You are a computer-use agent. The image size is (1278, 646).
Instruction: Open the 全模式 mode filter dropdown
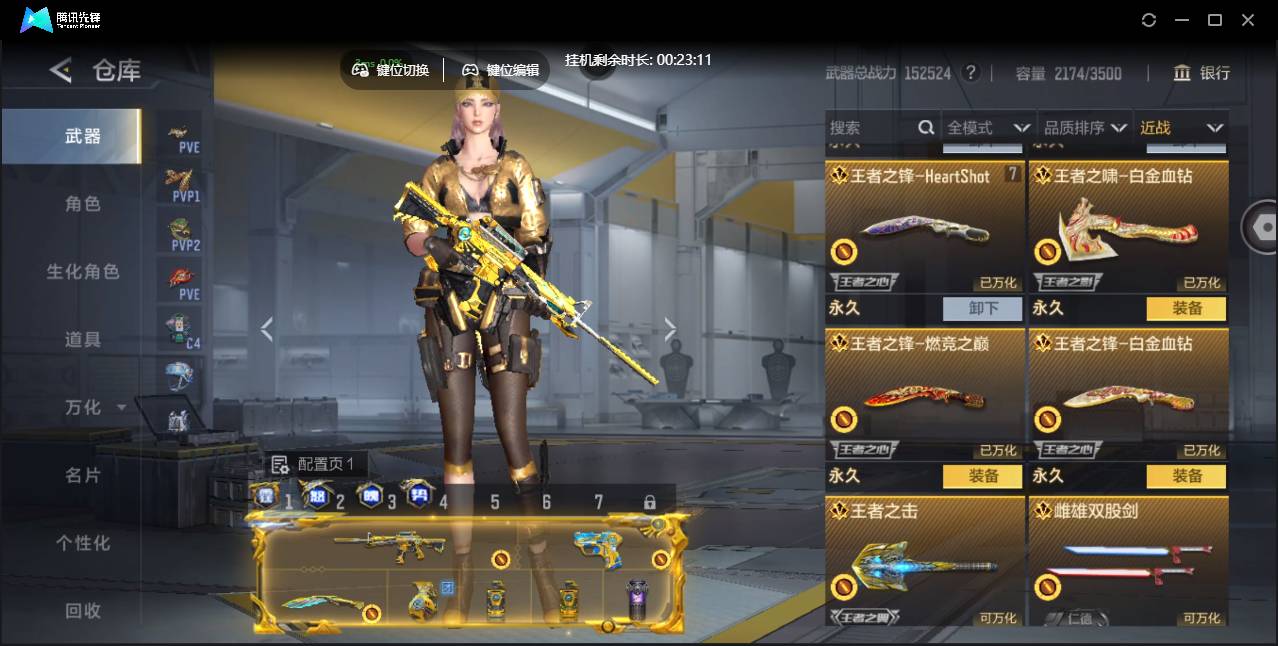tap(987, 128)
